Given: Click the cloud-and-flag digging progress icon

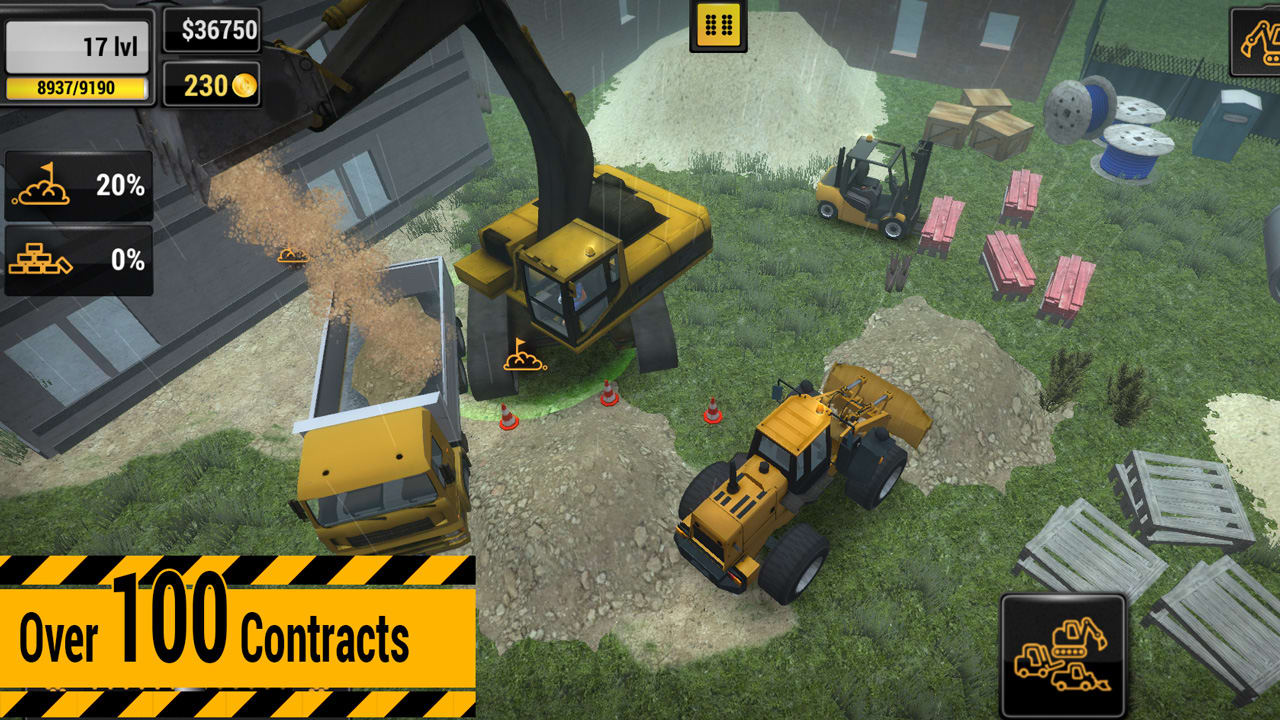Looking at the screenshot, I should [41, 183].
